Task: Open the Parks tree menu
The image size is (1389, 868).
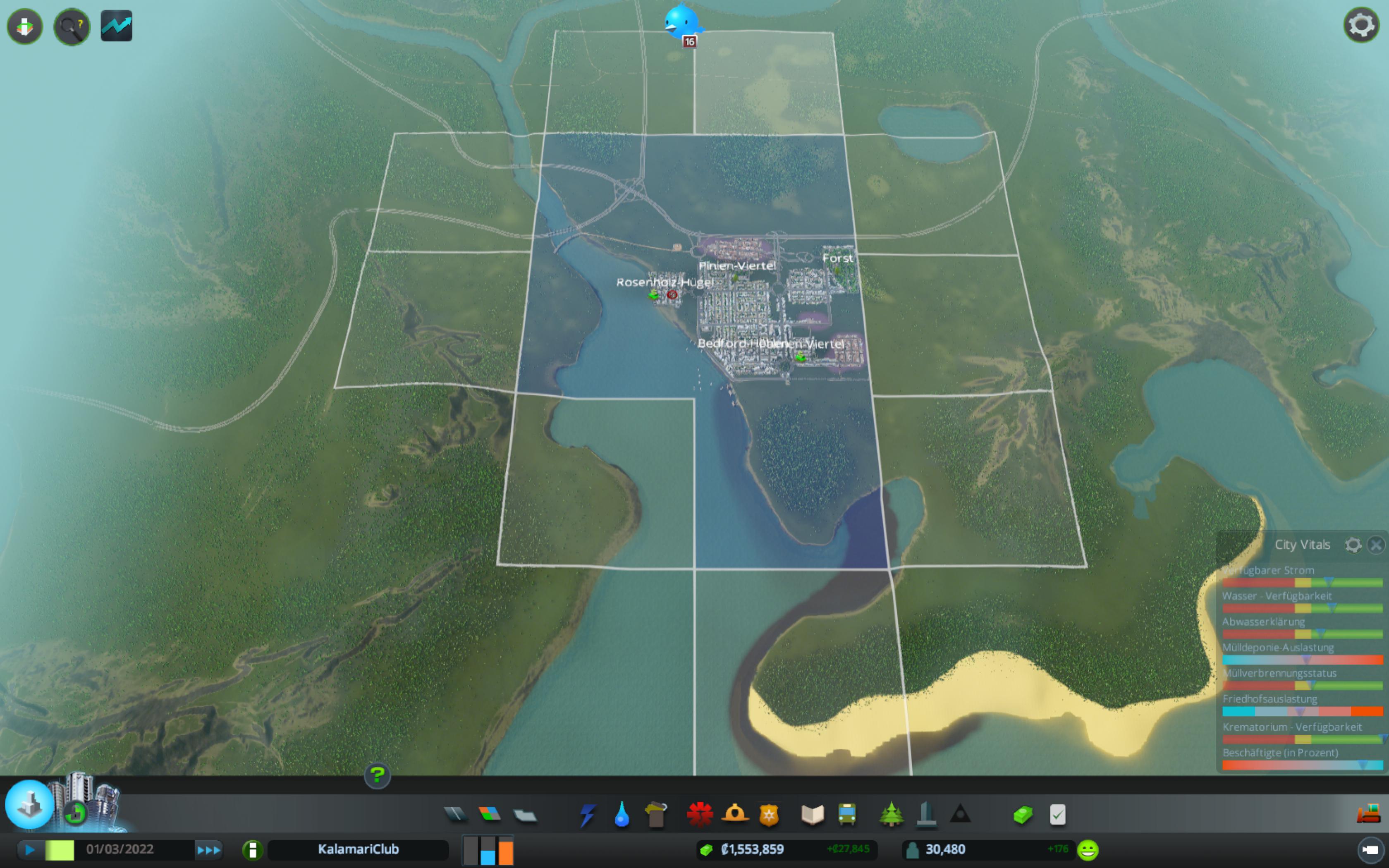Action: coord(891,815)
